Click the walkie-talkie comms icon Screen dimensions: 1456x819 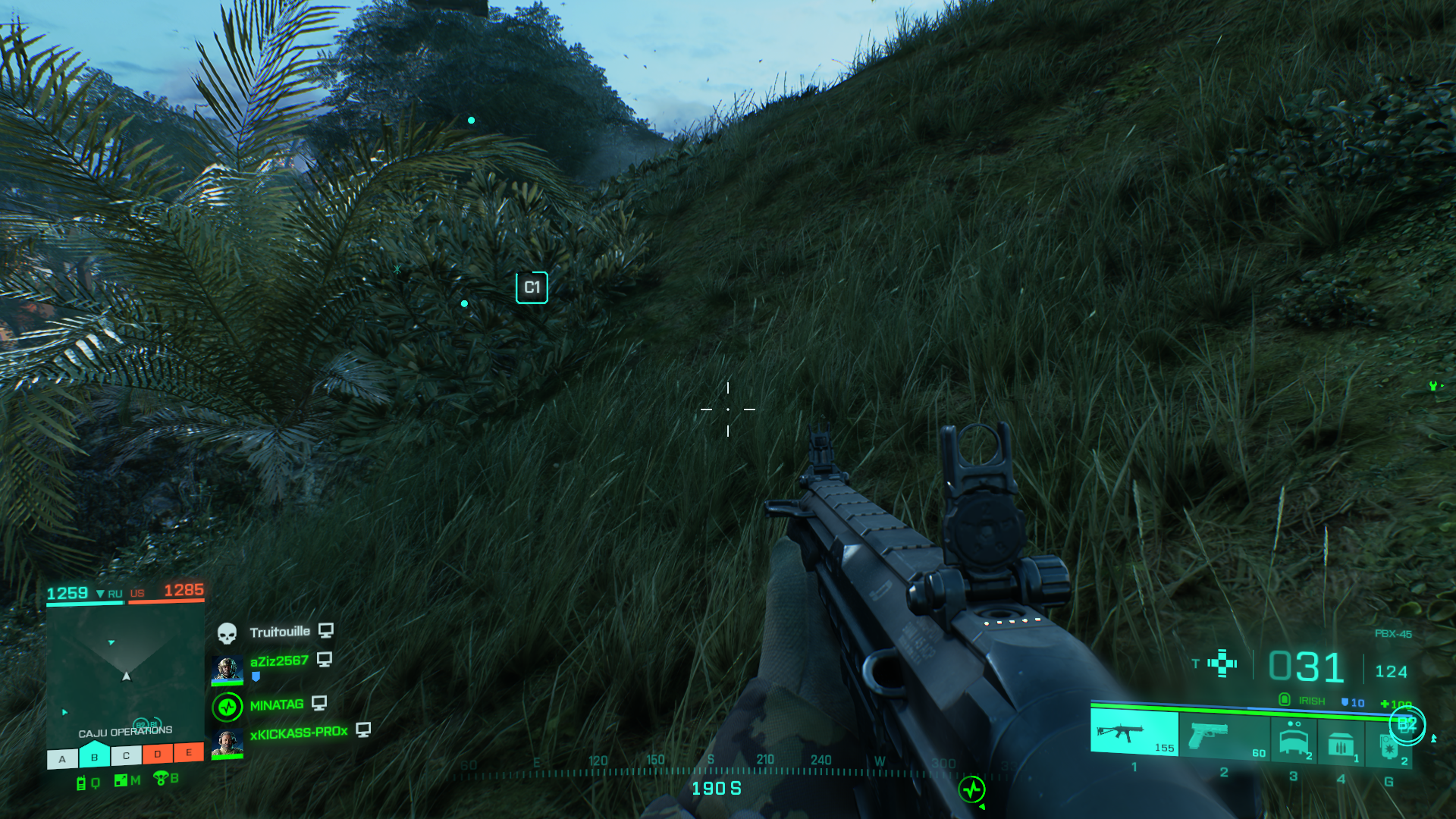81,783
